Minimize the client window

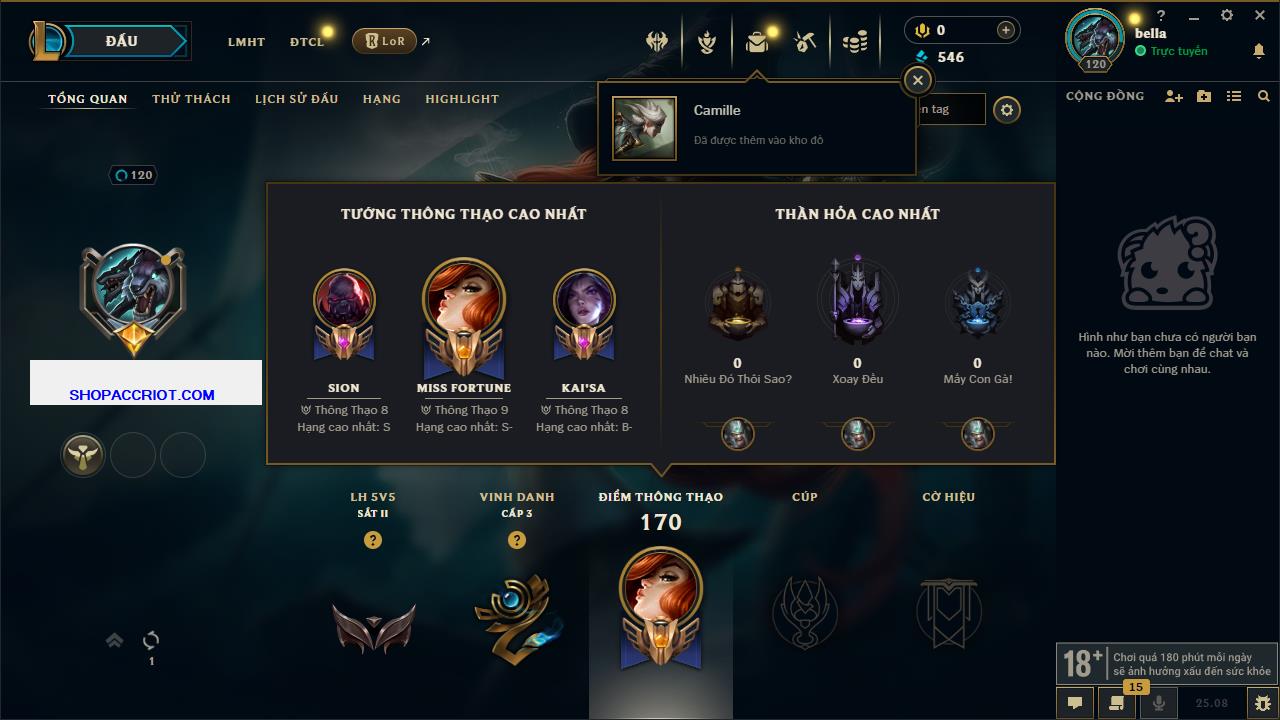1194,15
